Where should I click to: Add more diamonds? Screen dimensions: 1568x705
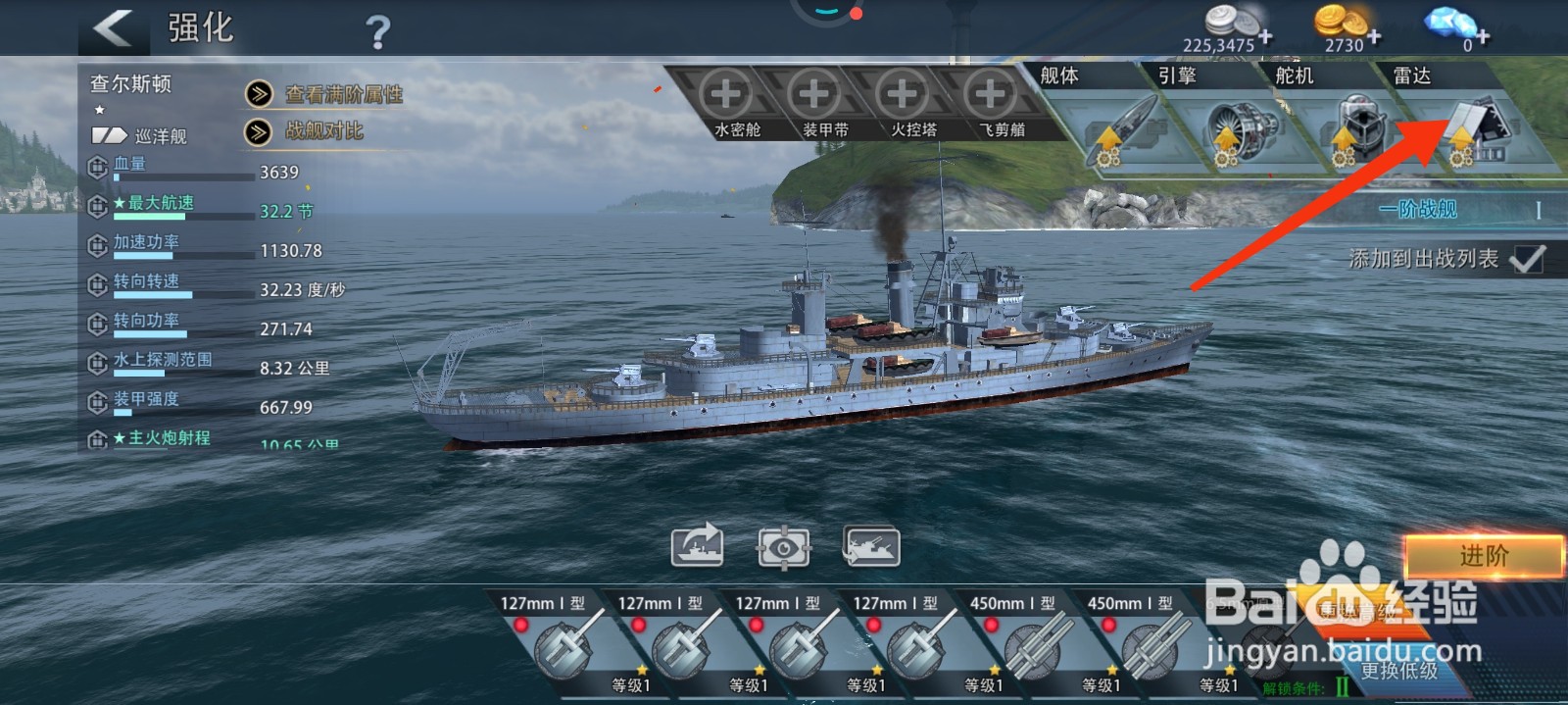tap(1483, 37)
